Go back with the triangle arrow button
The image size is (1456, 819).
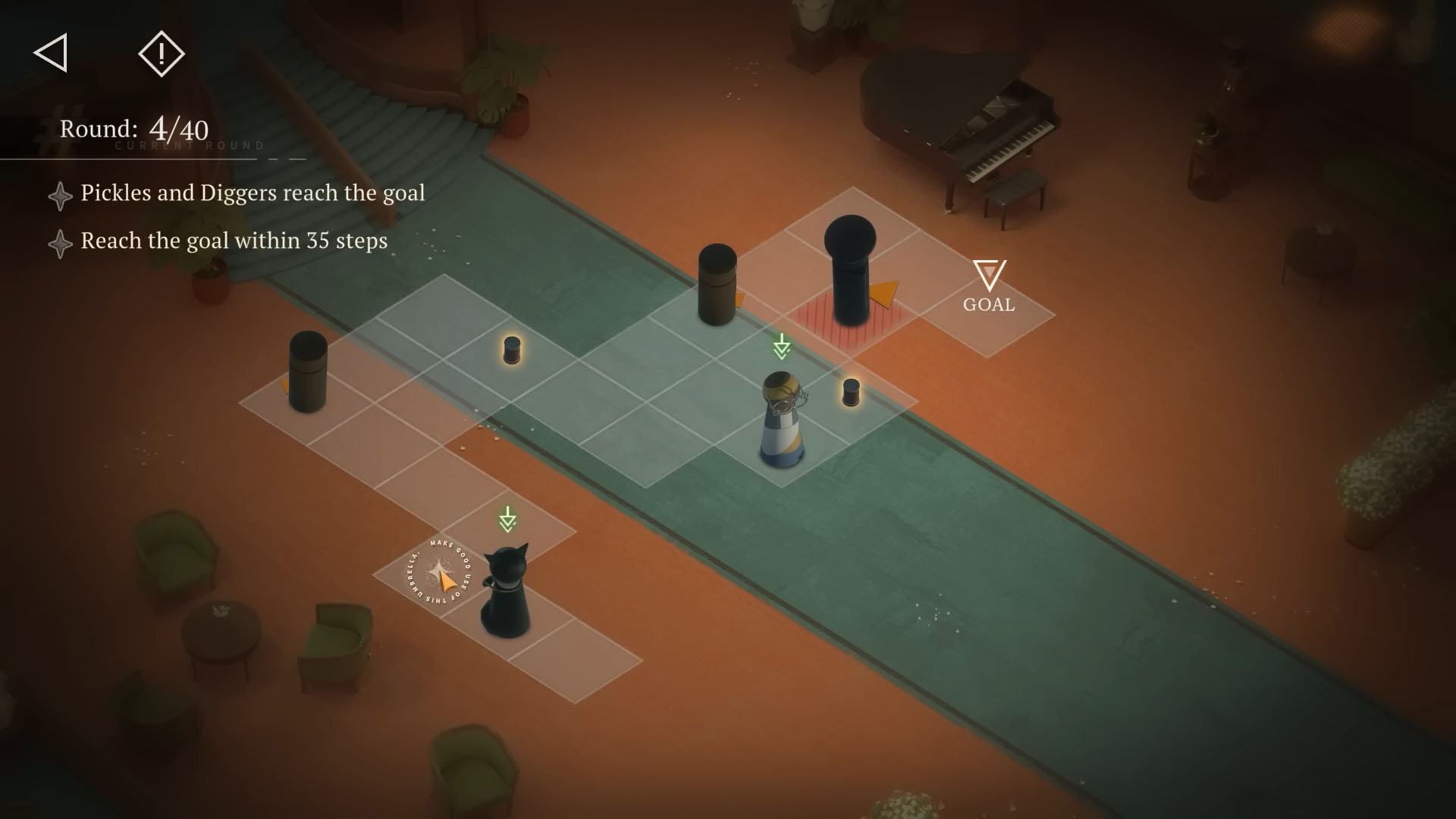pyautogui.click(x=51, y=53)
